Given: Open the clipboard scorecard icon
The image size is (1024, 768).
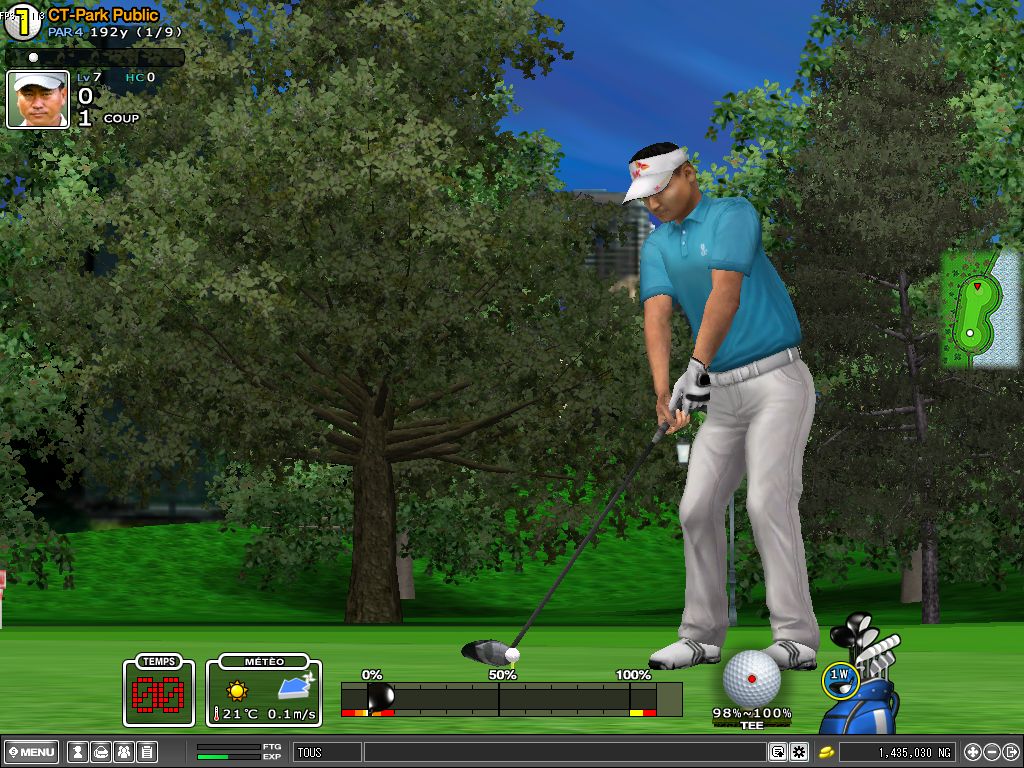Looking at the screenshot, I should [146, 752].
